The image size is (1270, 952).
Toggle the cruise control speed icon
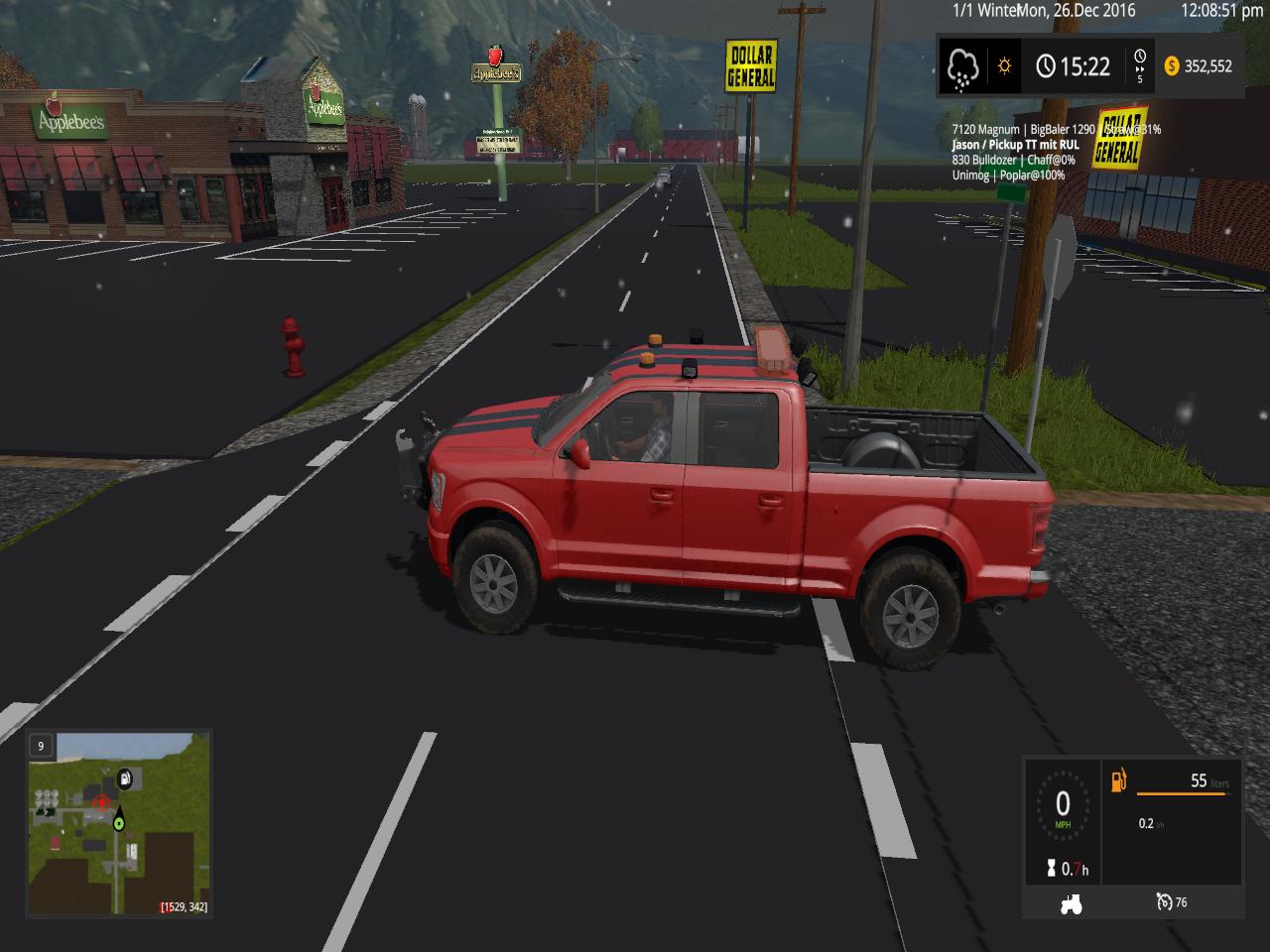(x=1164, y=901)
